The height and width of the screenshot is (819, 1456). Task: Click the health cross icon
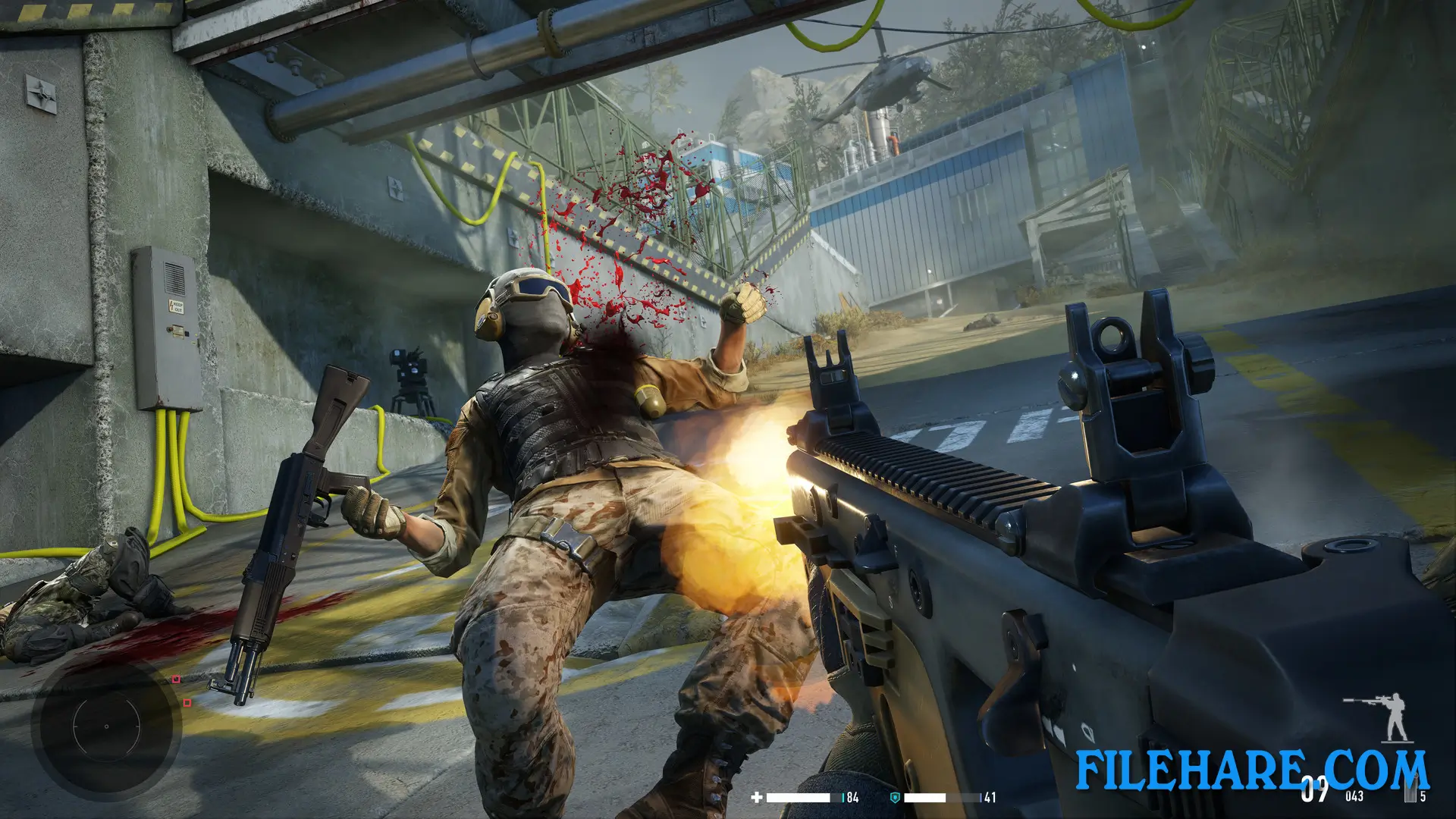tap(758, 797)
